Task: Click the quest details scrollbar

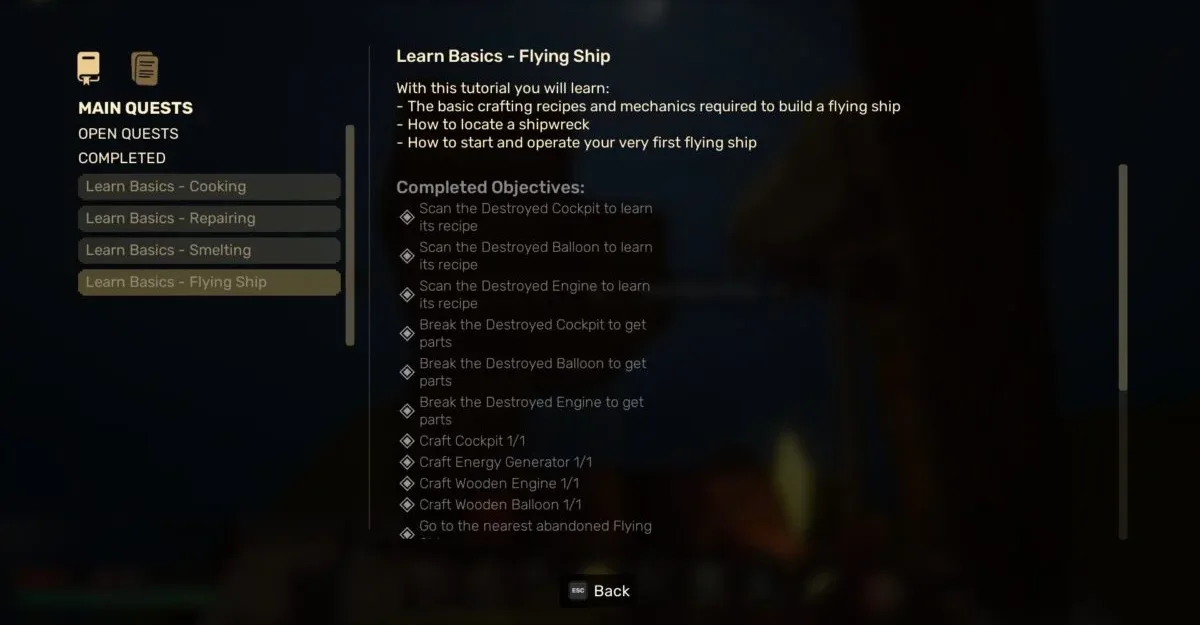Action: [1123, 277]
